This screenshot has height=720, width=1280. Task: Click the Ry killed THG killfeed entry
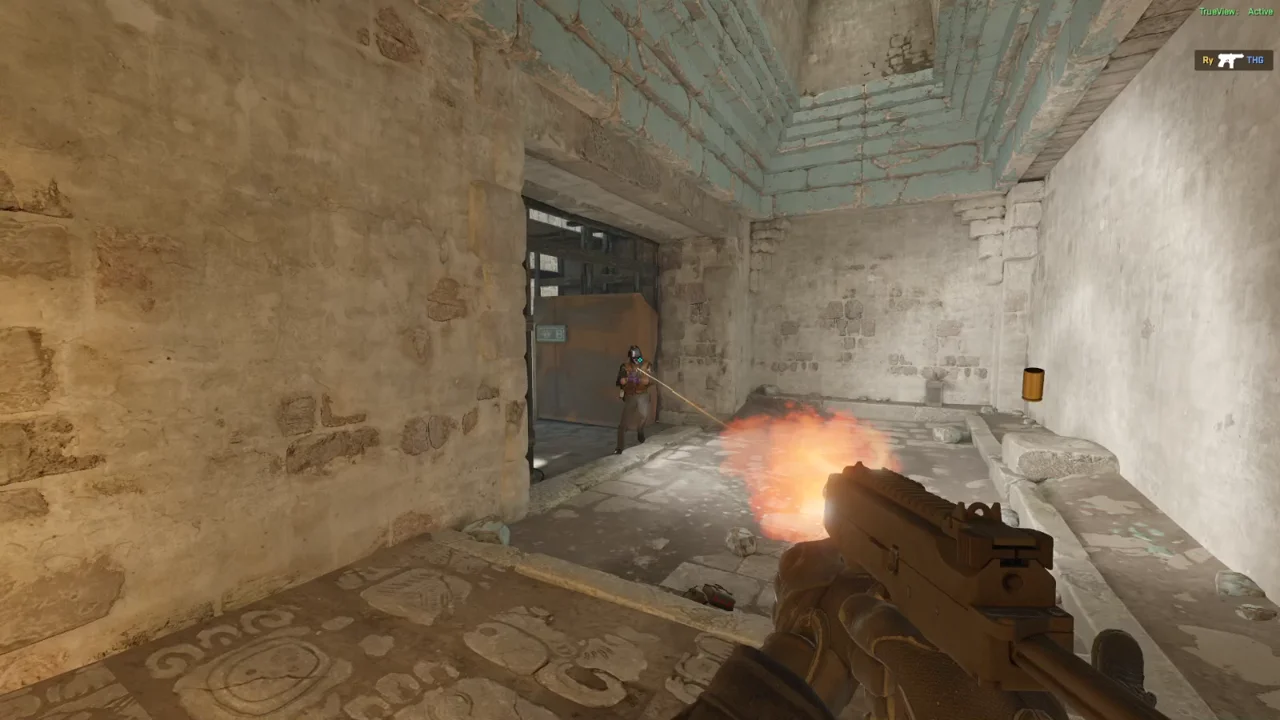1233,61
